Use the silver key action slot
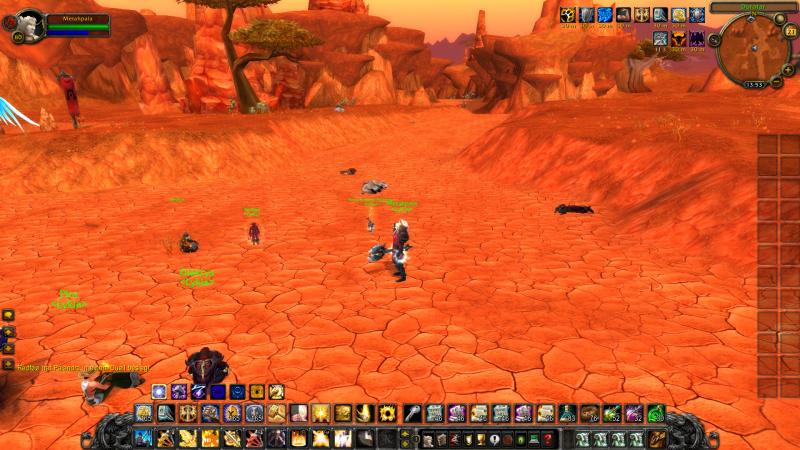Viewport: 800px width, 450px height. [411, 413]
